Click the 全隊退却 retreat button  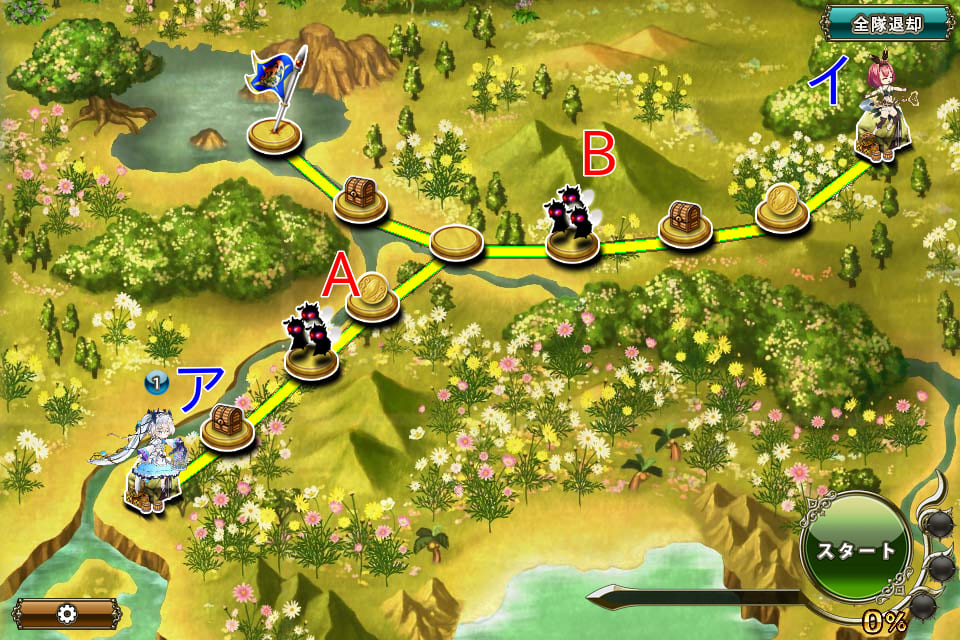point(886,22)
